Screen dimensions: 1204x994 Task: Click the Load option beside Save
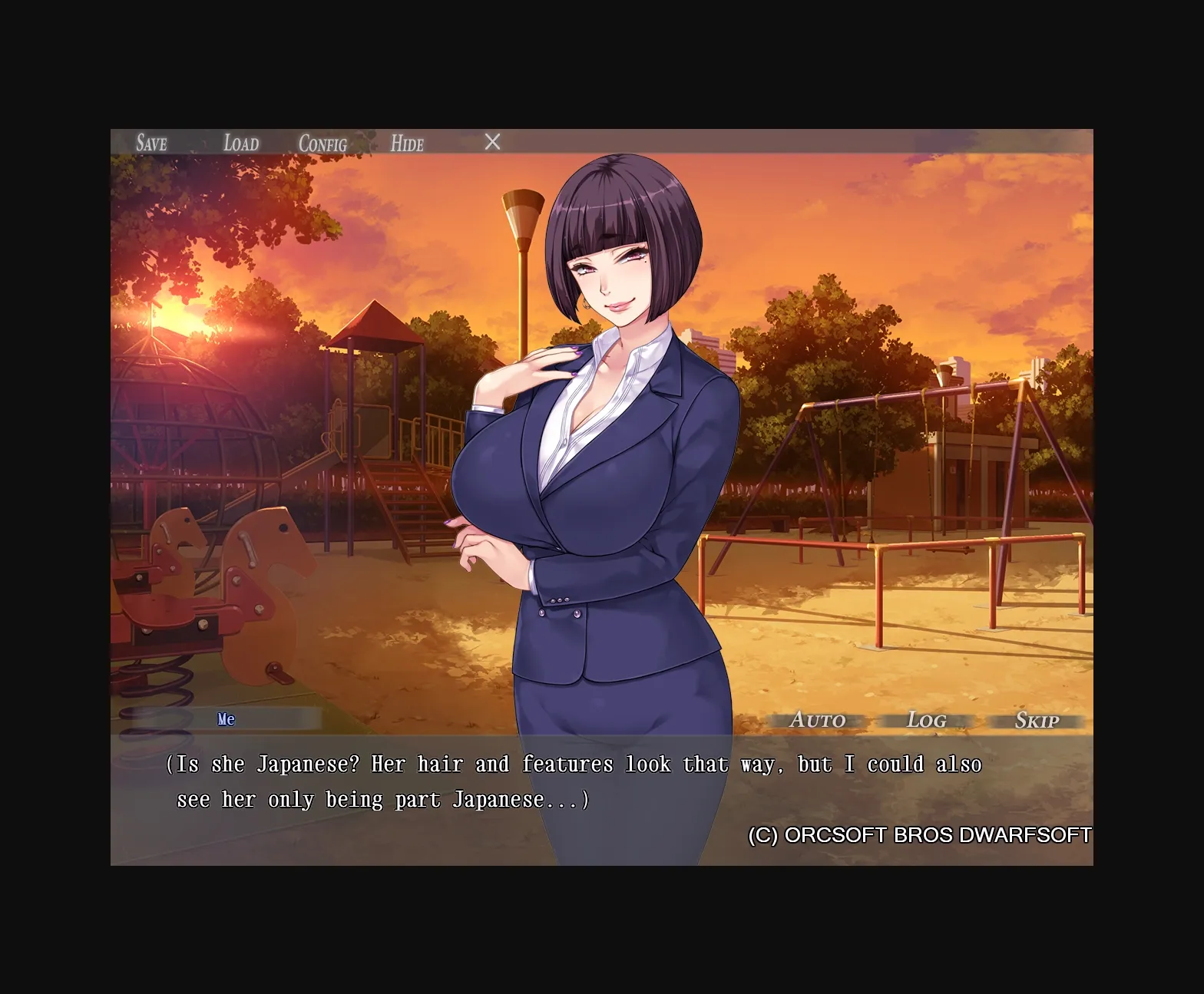point(240,143)
